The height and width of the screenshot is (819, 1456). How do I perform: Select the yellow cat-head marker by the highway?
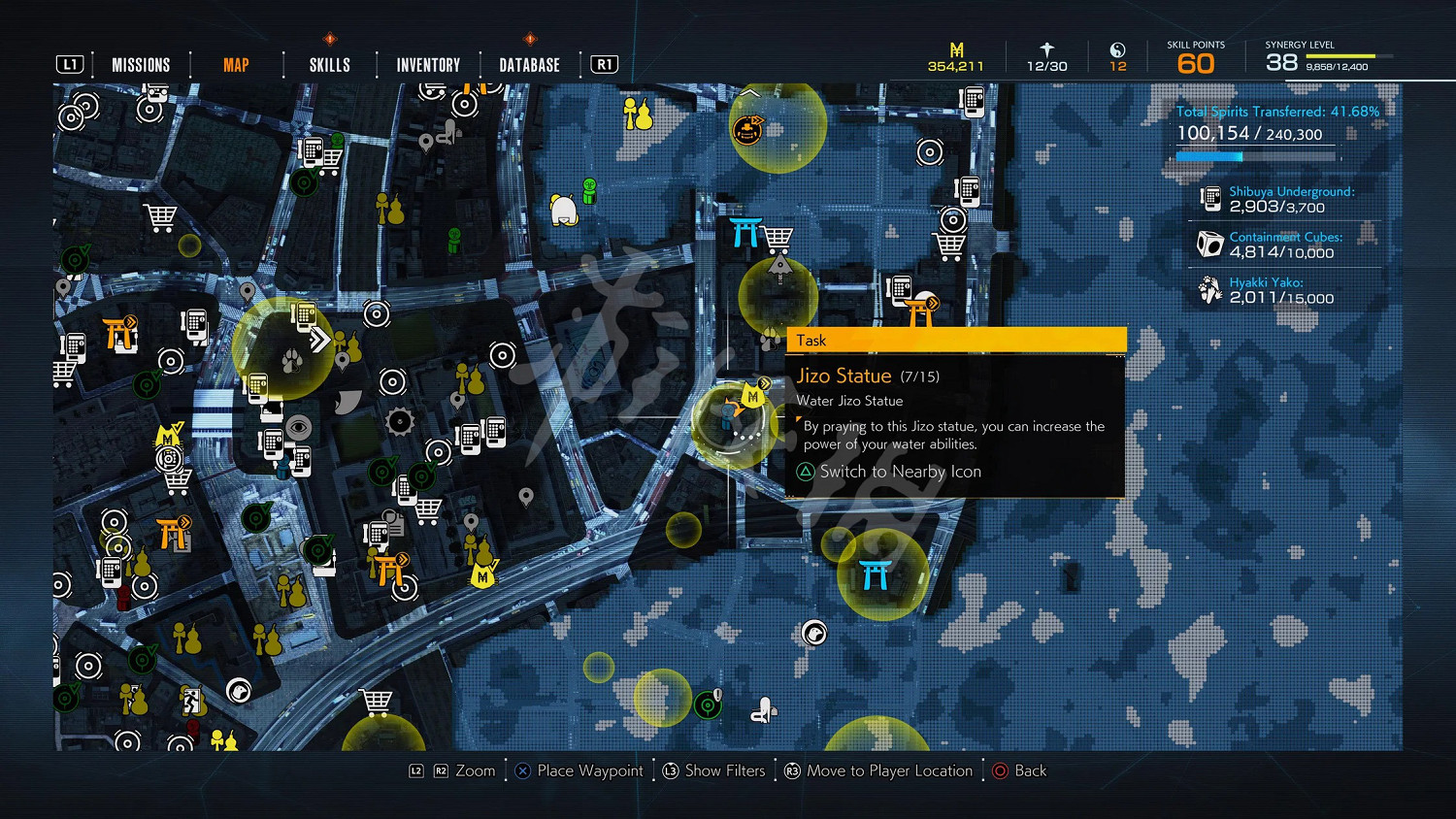[x=483, y=575]
